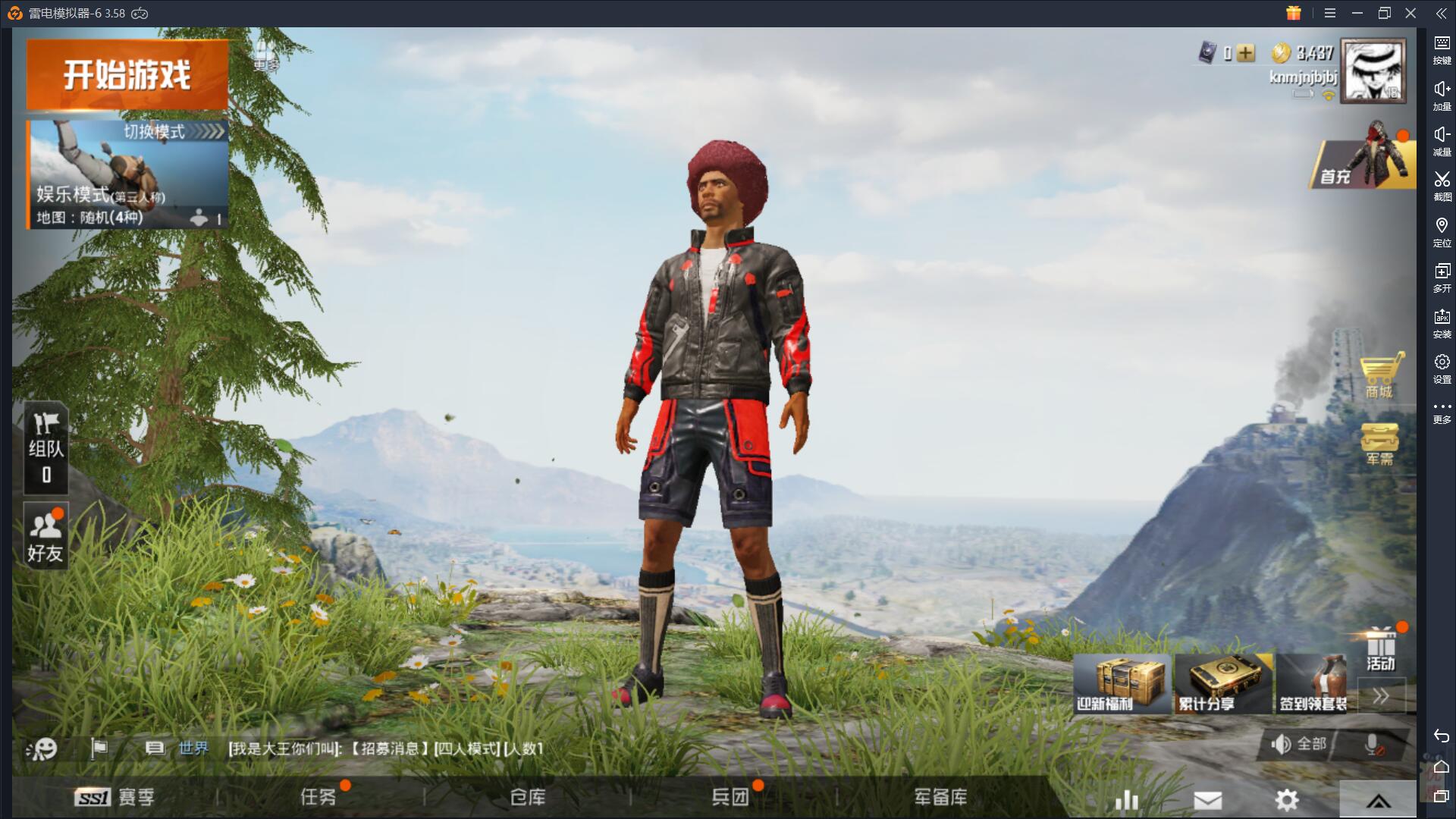Switch to the 赛季 season tab

click(115, 797)
